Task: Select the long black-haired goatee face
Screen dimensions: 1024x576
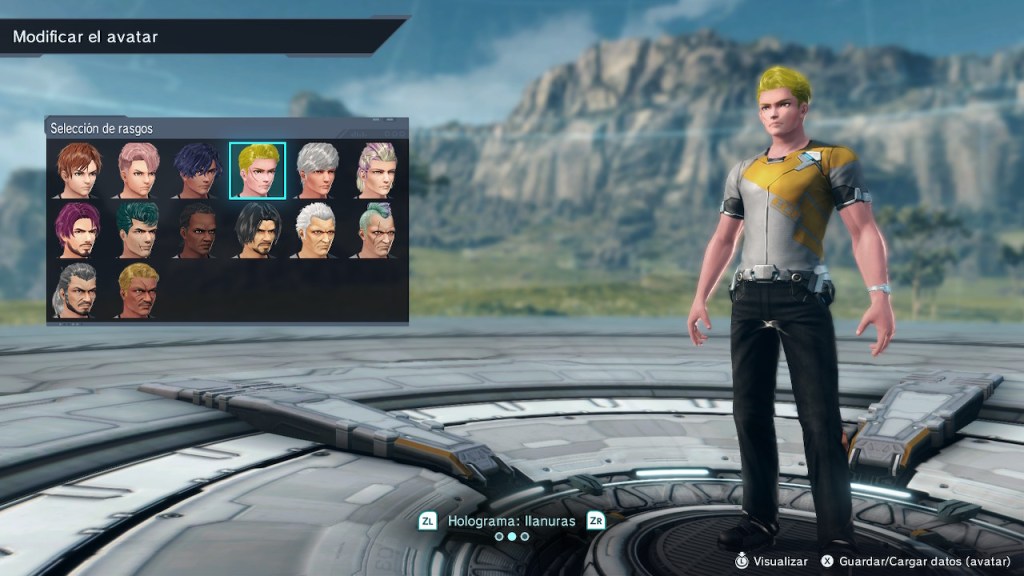Action: [x=257, y=230]
